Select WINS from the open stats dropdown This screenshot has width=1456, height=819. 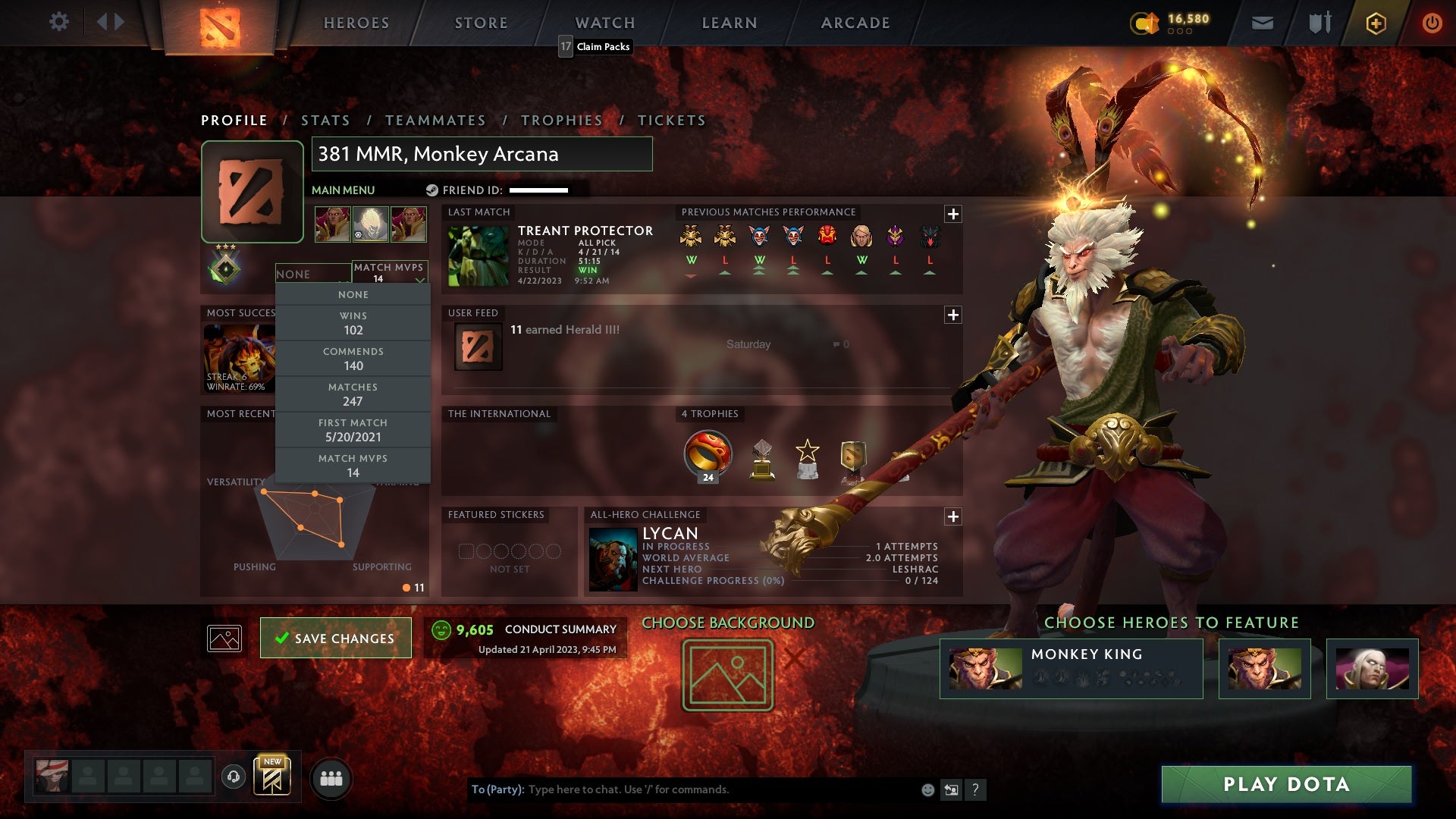pos(353,323)
